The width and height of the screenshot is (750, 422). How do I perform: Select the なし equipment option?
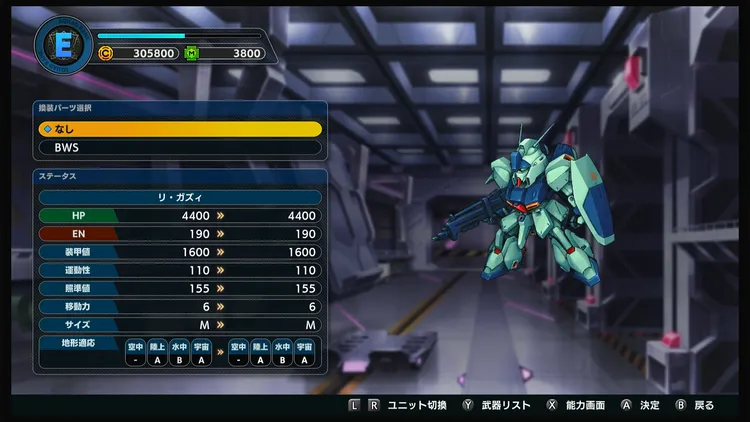180,129
